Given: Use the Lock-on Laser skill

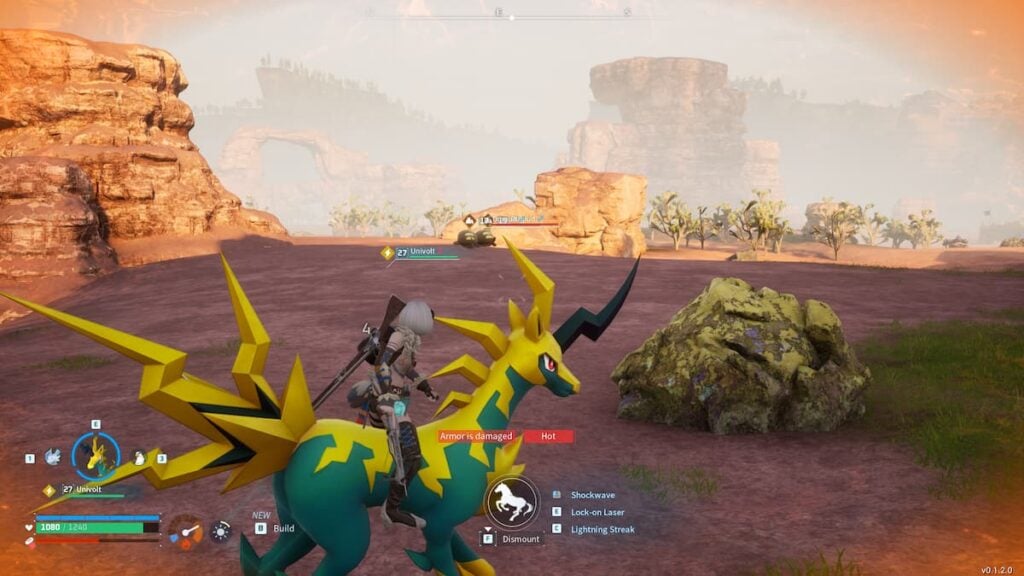Looking at the screenshot, I should [597, 512].
